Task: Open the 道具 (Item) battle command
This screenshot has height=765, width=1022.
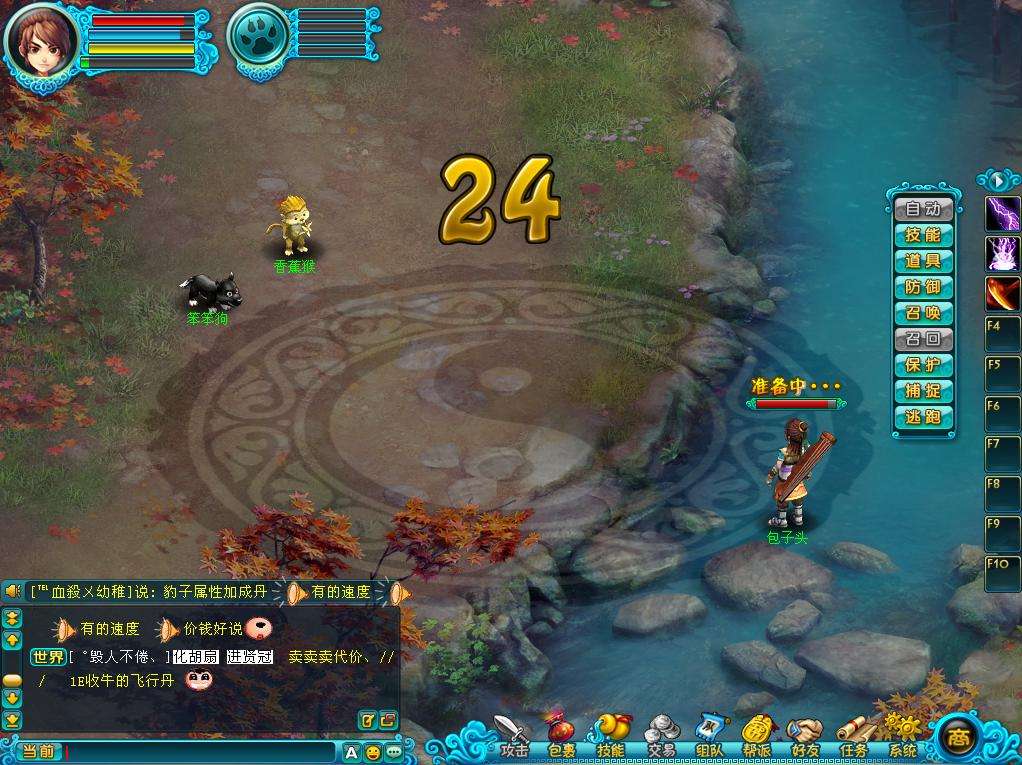Action: [x=922, y=261]
